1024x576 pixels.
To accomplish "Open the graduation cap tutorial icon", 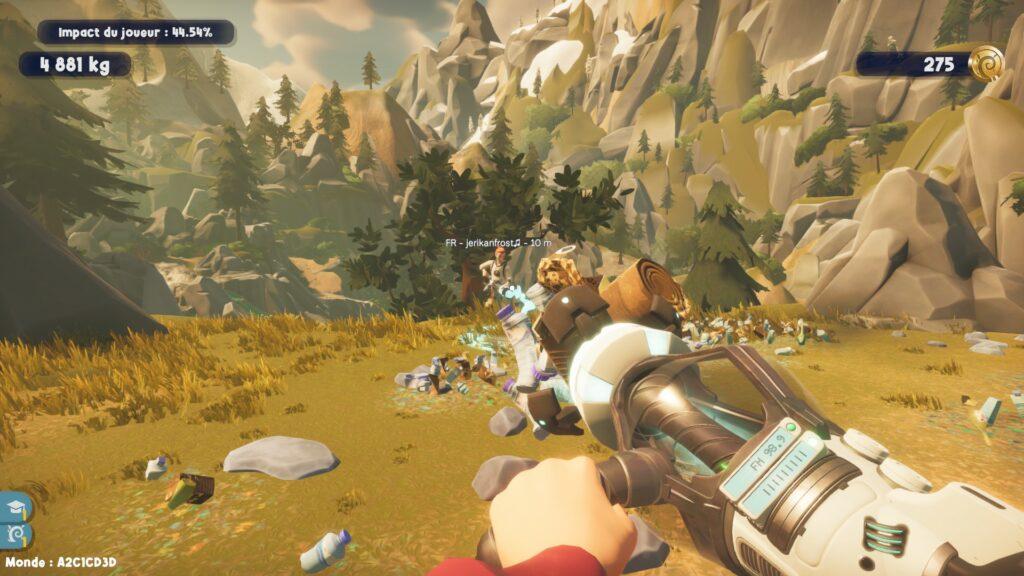I will 17,507.
